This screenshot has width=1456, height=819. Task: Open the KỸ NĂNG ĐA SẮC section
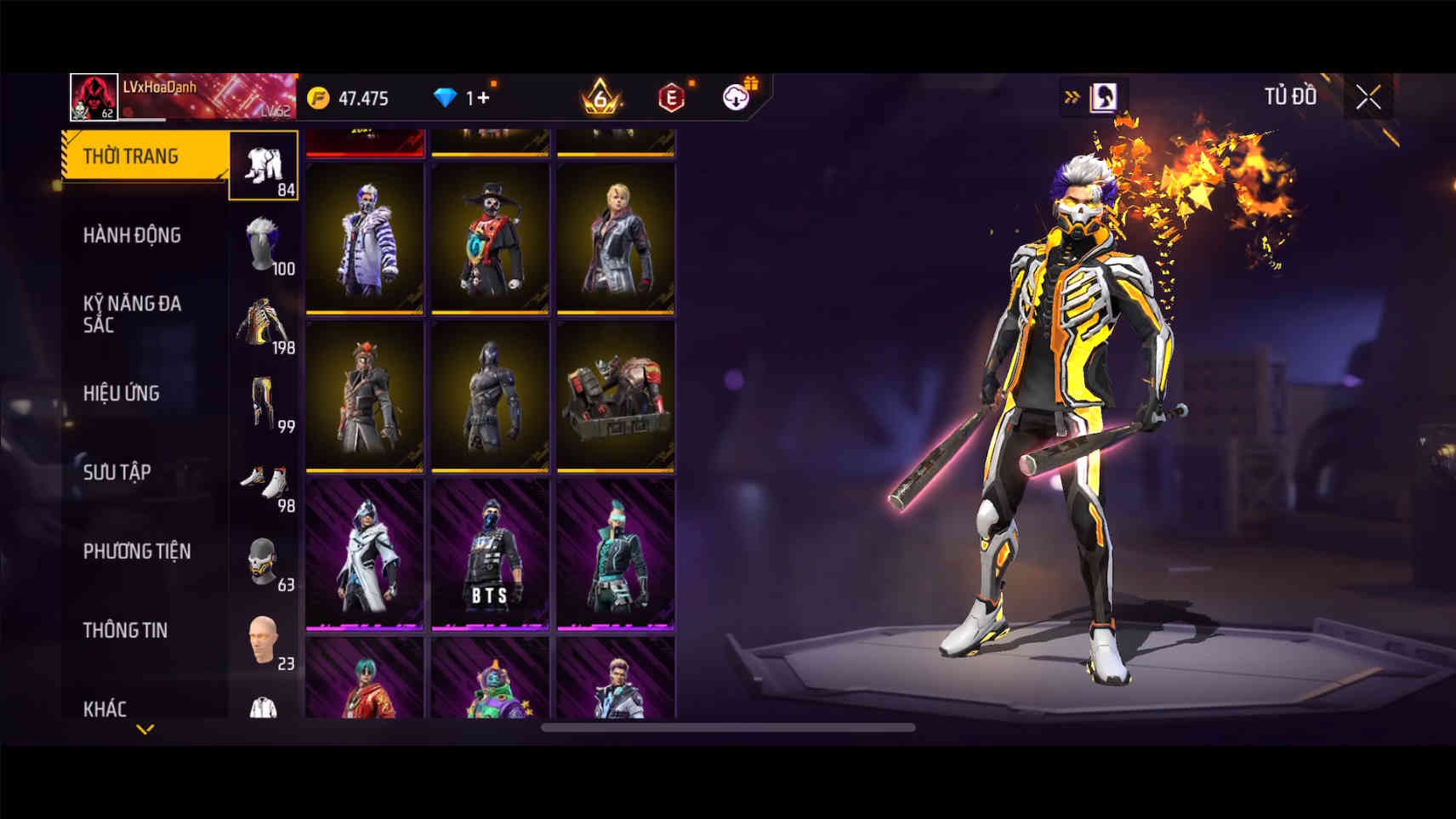point(132,313)
